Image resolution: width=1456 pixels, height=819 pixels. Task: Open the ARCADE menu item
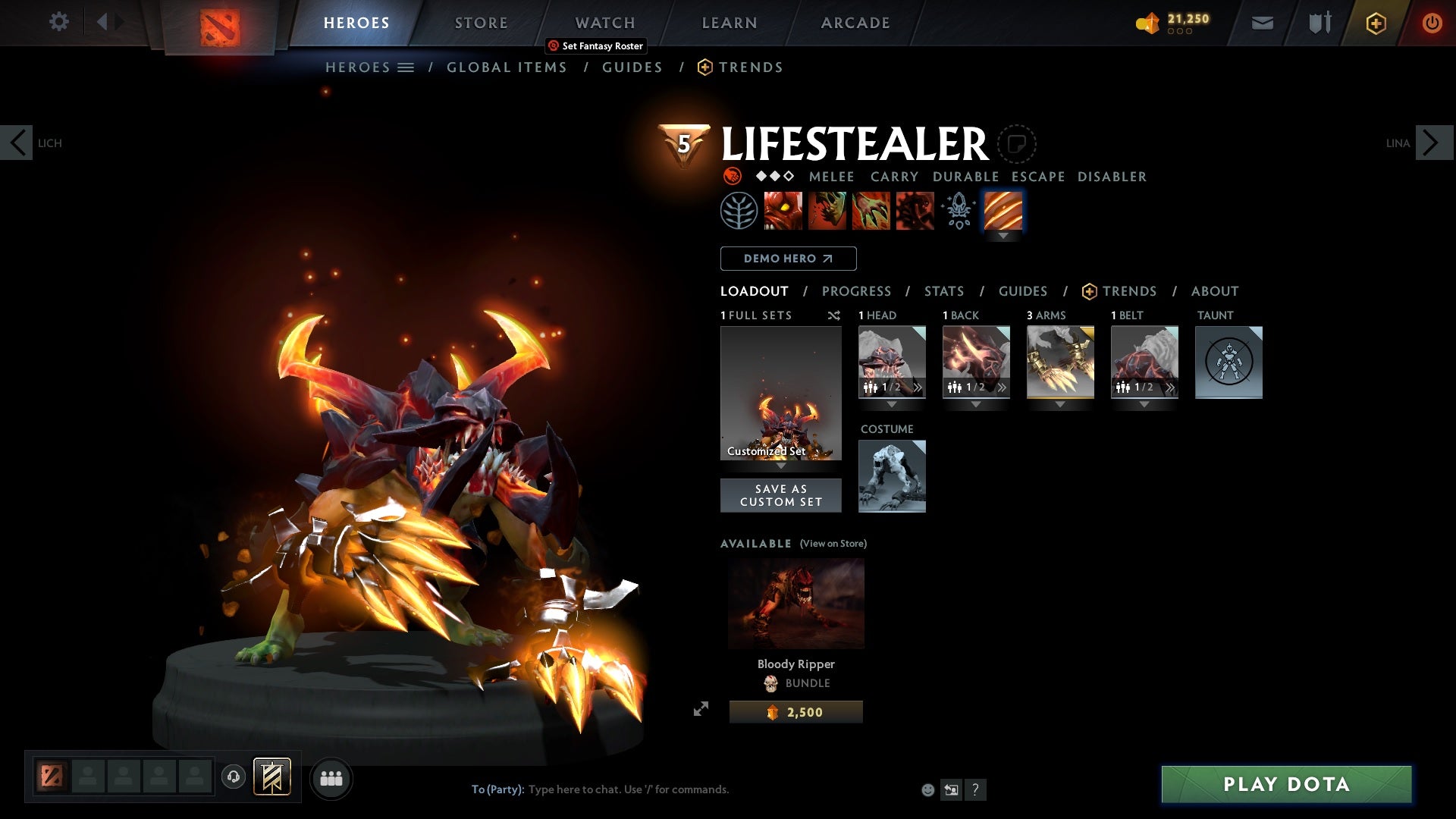click(x=855, y=22)
